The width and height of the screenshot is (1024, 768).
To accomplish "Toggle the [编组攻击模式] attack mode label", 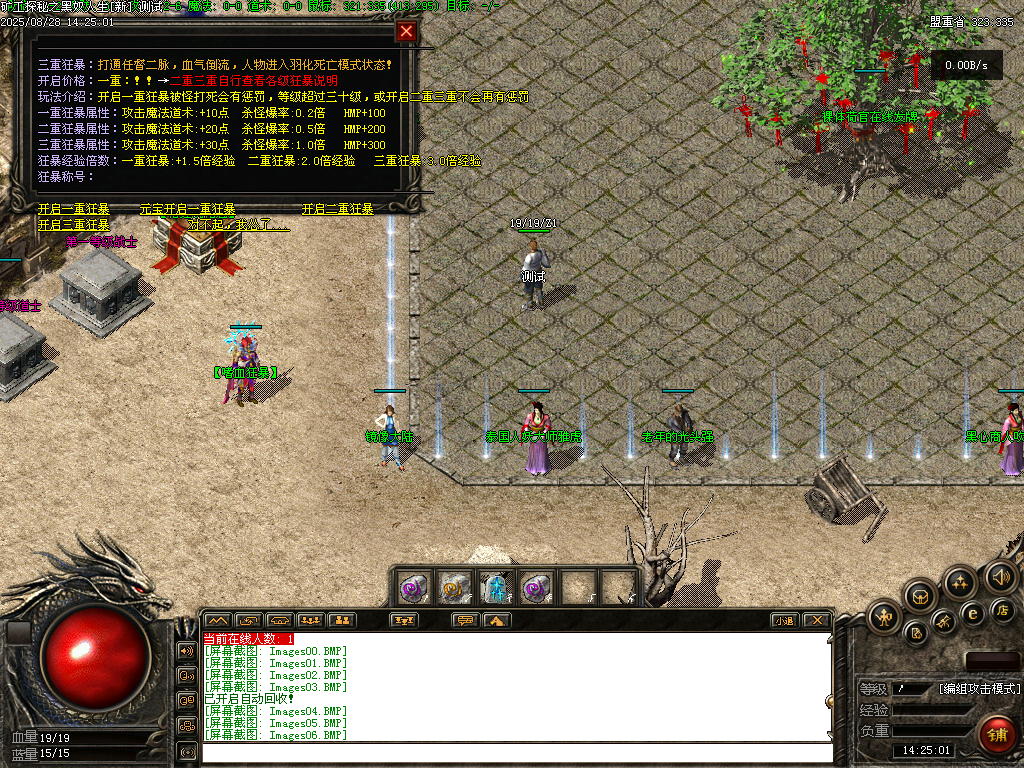I will [x=978, y=689].
